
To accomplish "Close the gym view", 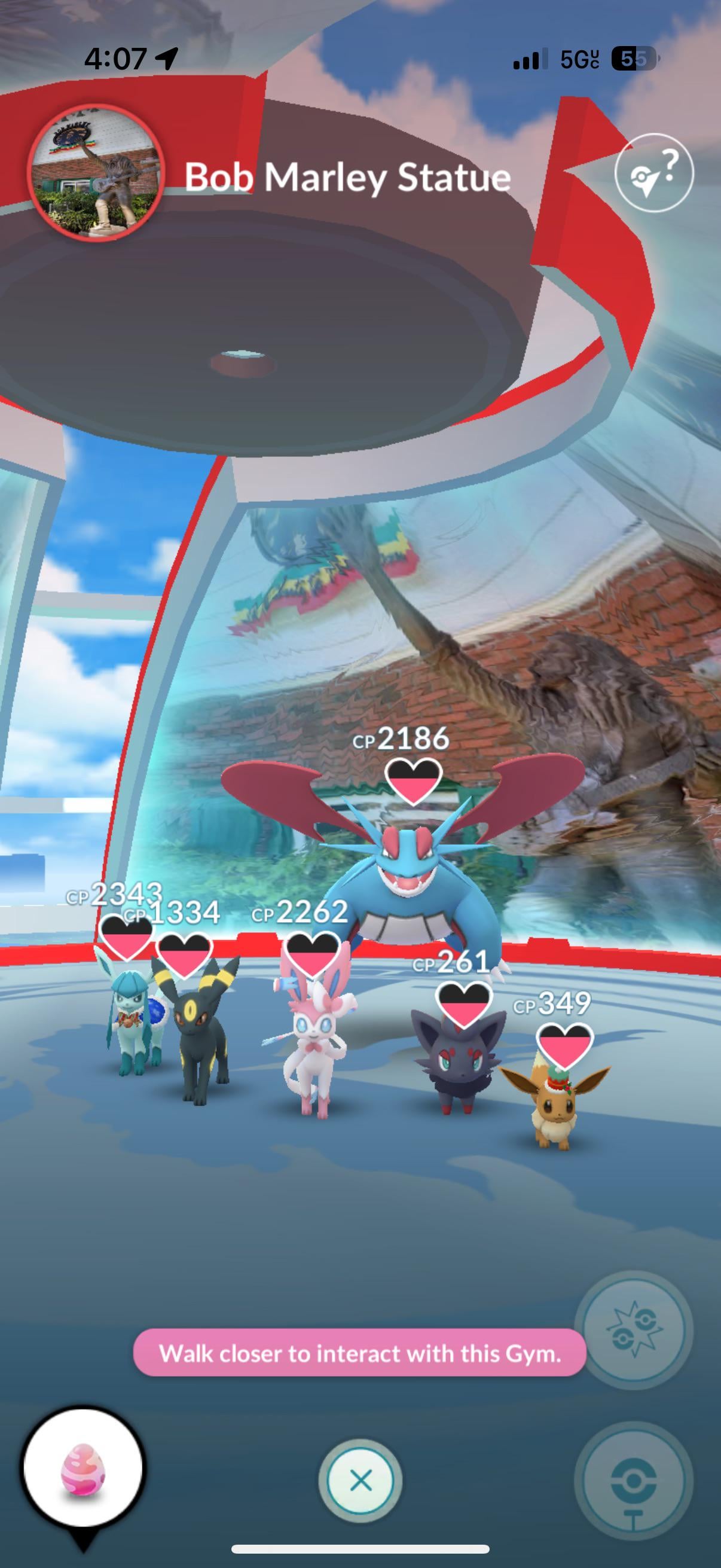I will (360, 1479).
